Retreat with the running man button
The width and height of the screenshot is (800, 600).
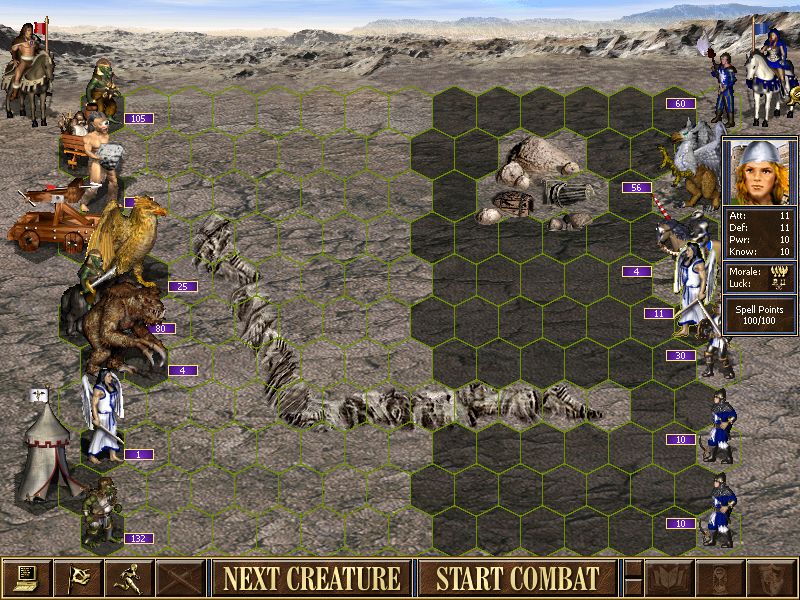130,578
